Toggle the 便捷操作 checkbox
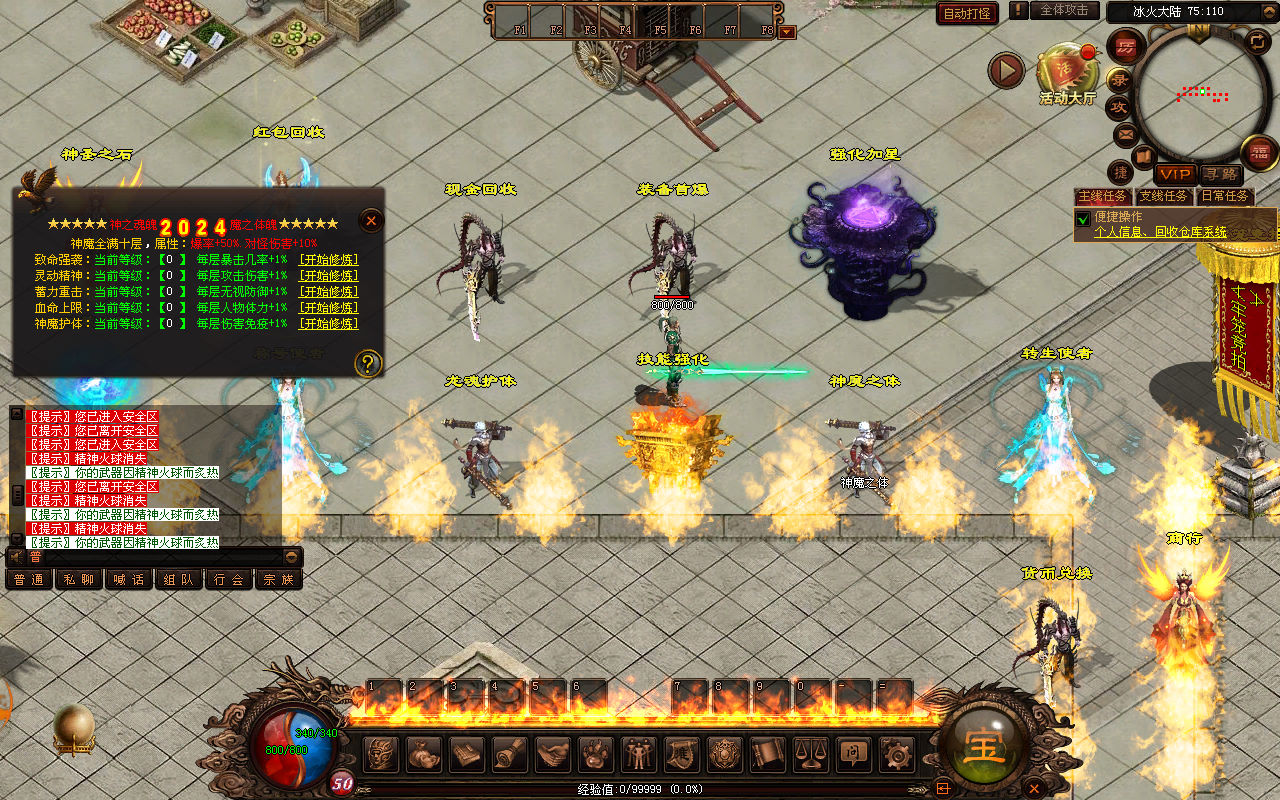Viewport: 1280px width, 800px height. [1082, 218]
